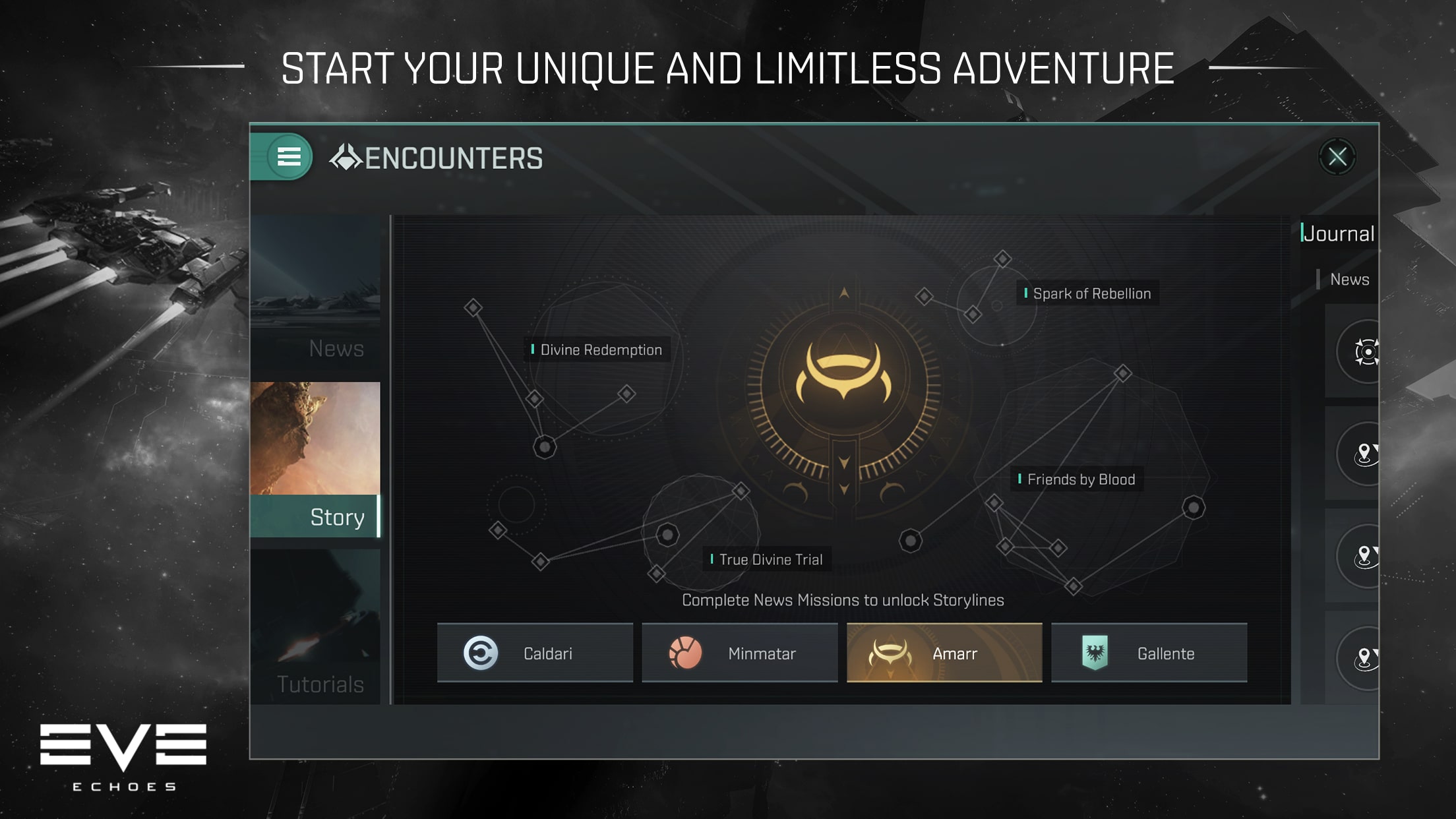1456x819 pixels.
Task: Switch to the Gallente faction
Action: (x=1149, y=653)
